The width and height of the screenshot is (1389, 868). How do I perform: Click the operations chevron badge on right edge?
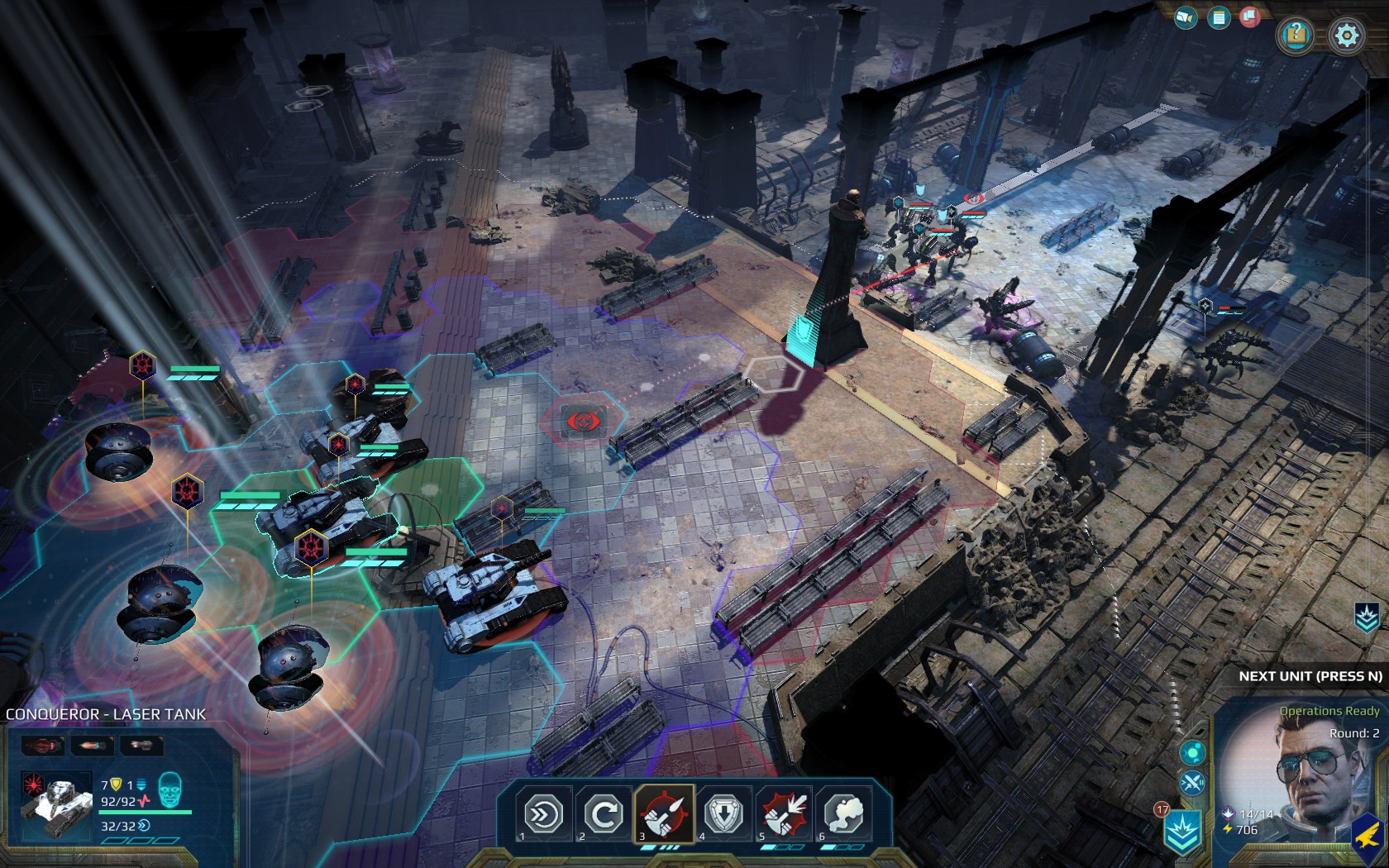1367,618
